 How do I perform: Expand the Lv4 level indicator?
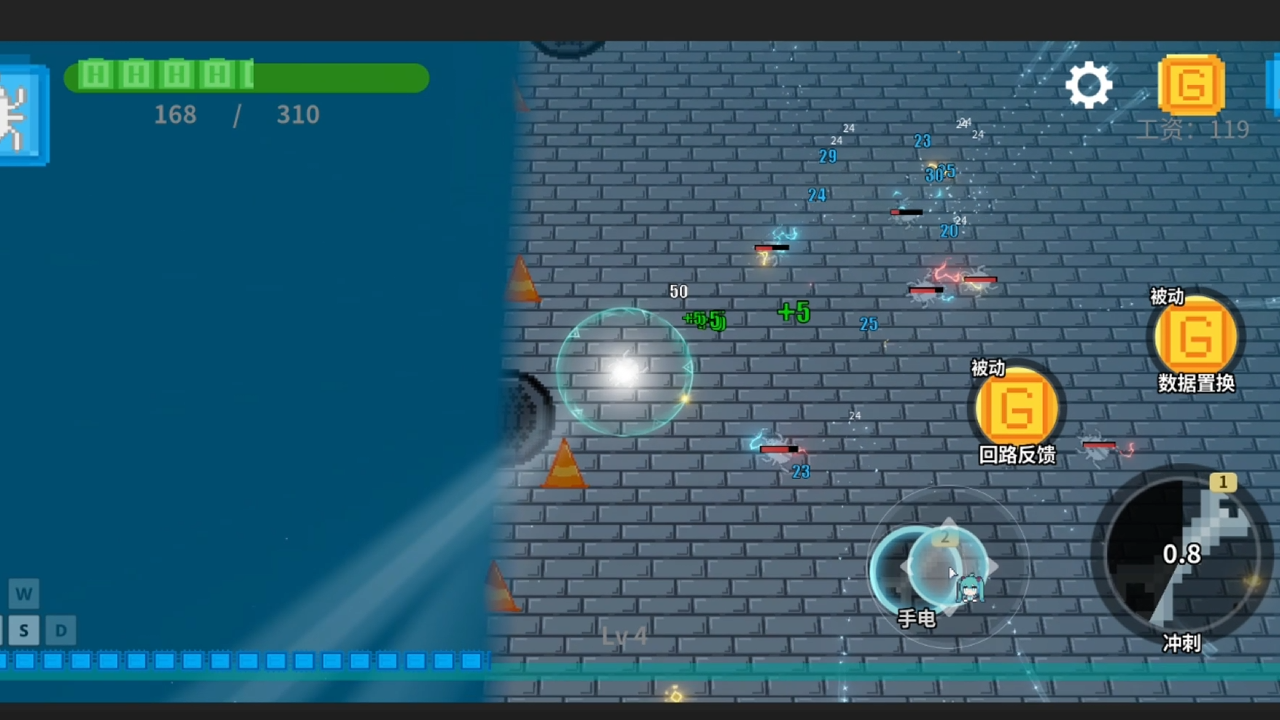[625, 635]
